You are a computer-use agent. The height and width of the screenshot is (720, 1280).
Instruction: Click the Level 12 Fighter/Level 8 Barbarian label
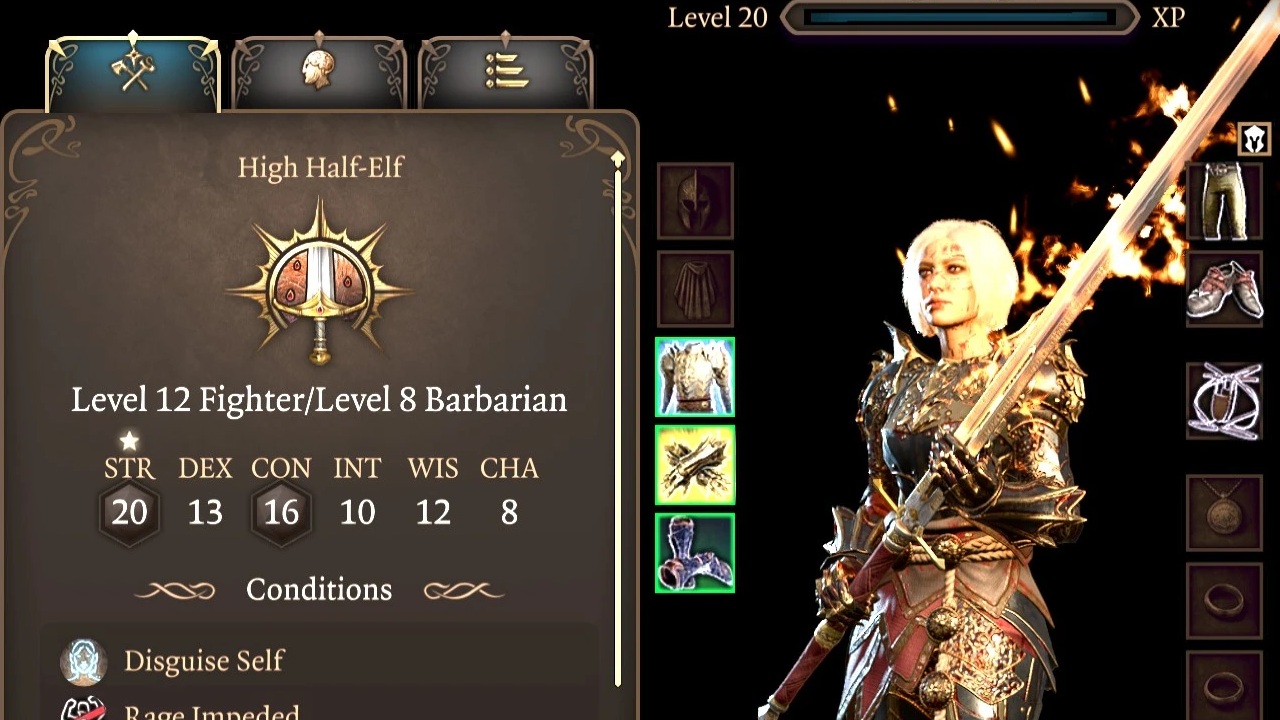[x=319, y=399]
